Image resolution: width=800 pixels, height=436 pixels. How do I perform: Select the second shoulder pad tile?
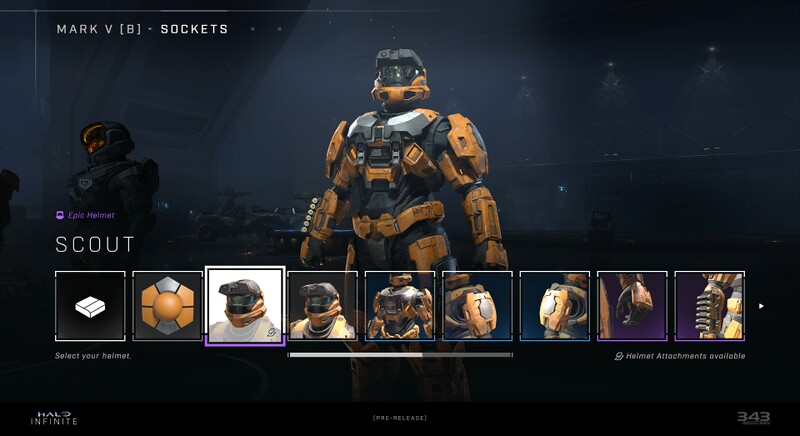click(x=555, y=306)
